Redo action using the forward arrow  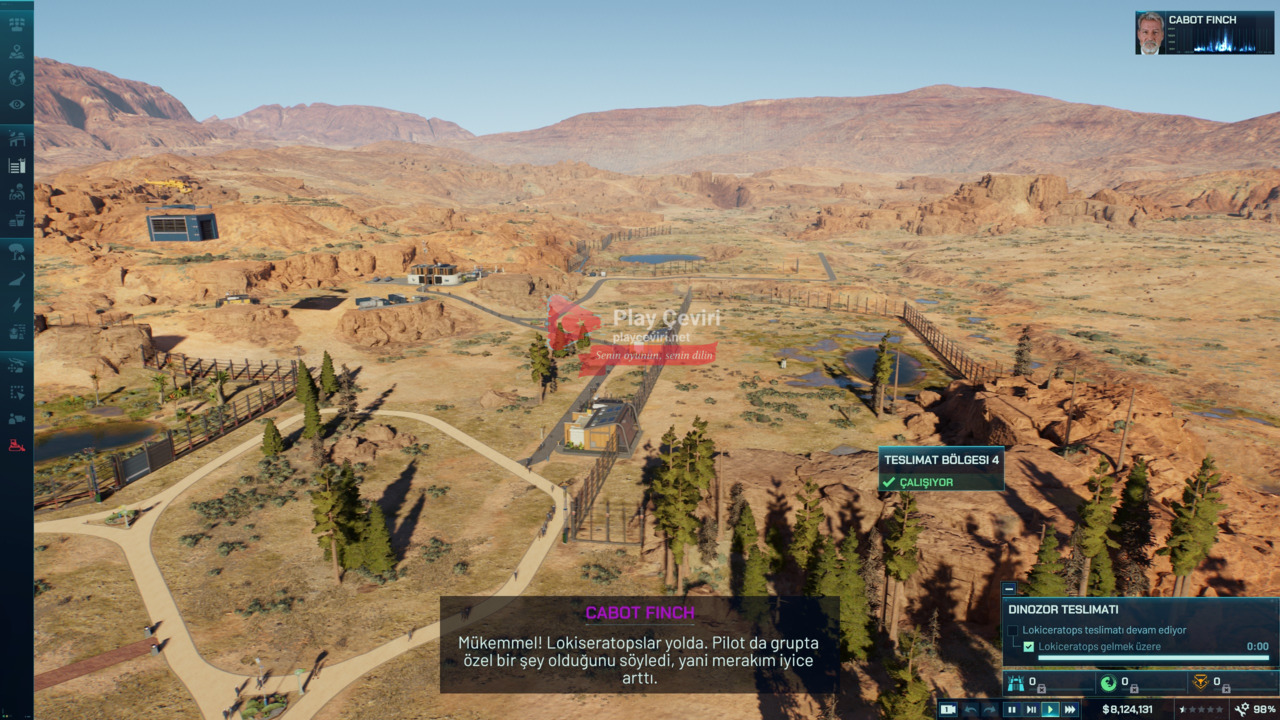point(990,710)
